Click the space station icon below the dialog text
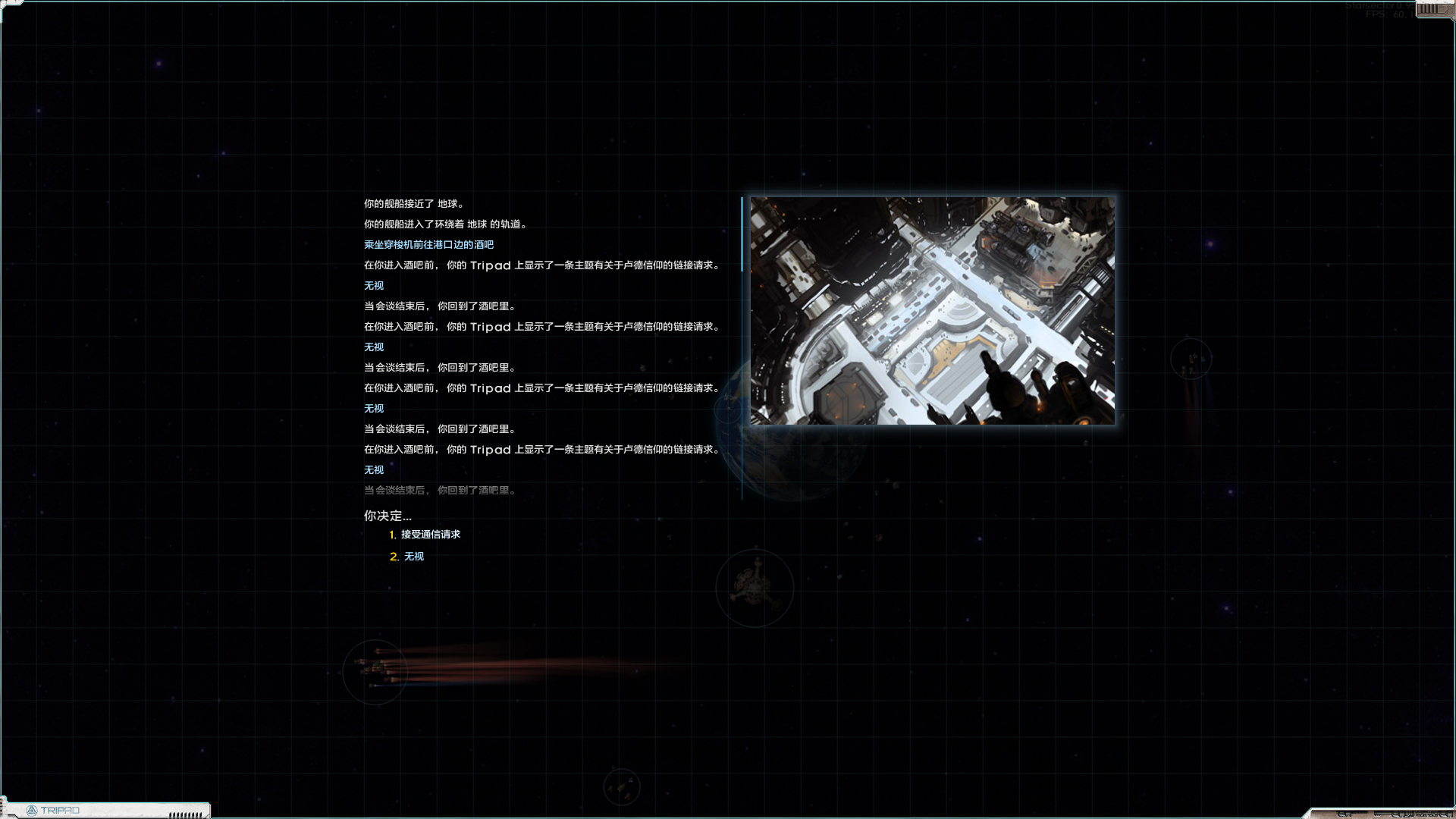 point(755,588)
